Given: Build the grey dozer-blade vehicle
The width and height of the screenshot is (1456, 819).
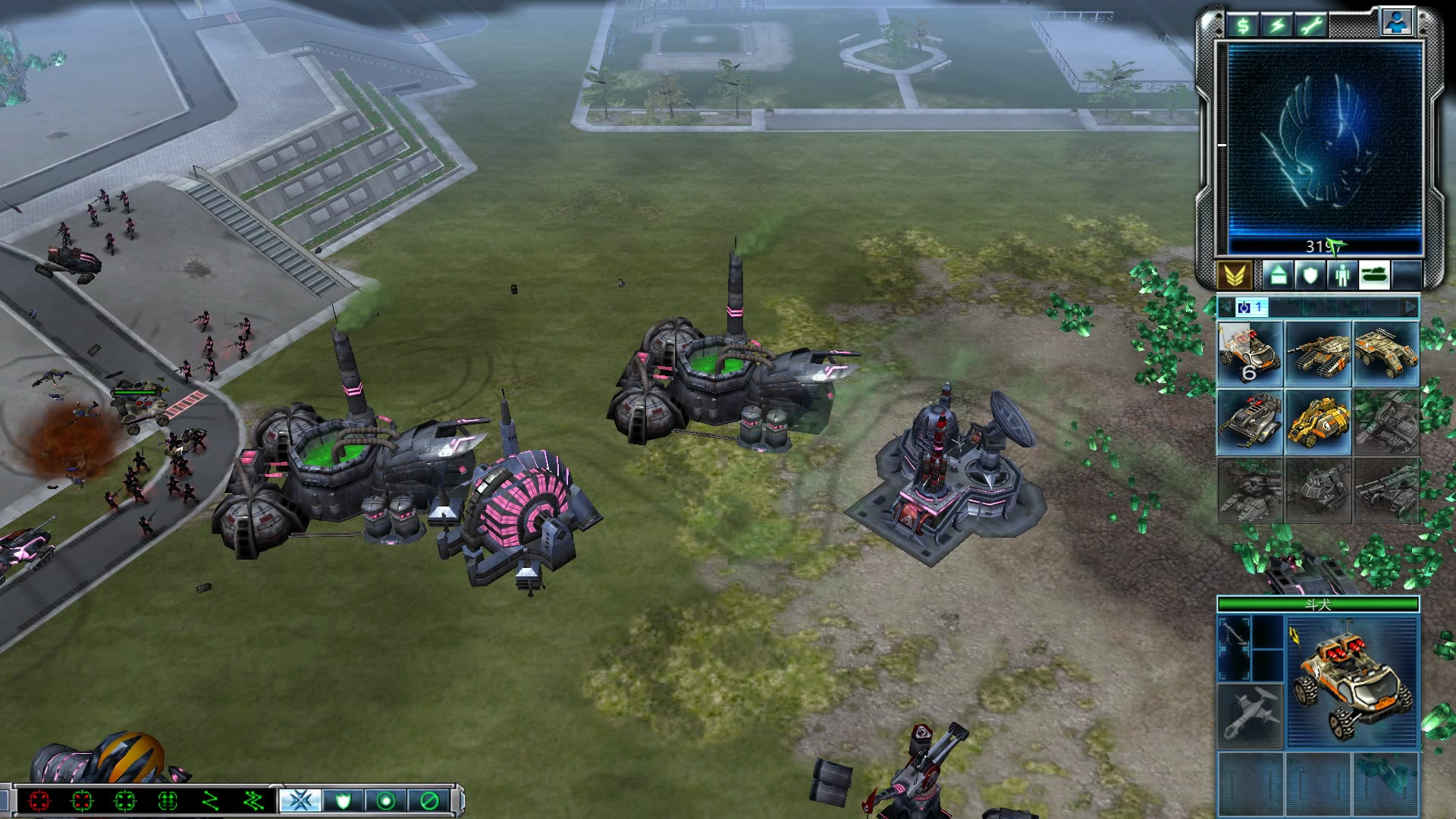Looking at the screenshot, I should (x=1250, y=422).
